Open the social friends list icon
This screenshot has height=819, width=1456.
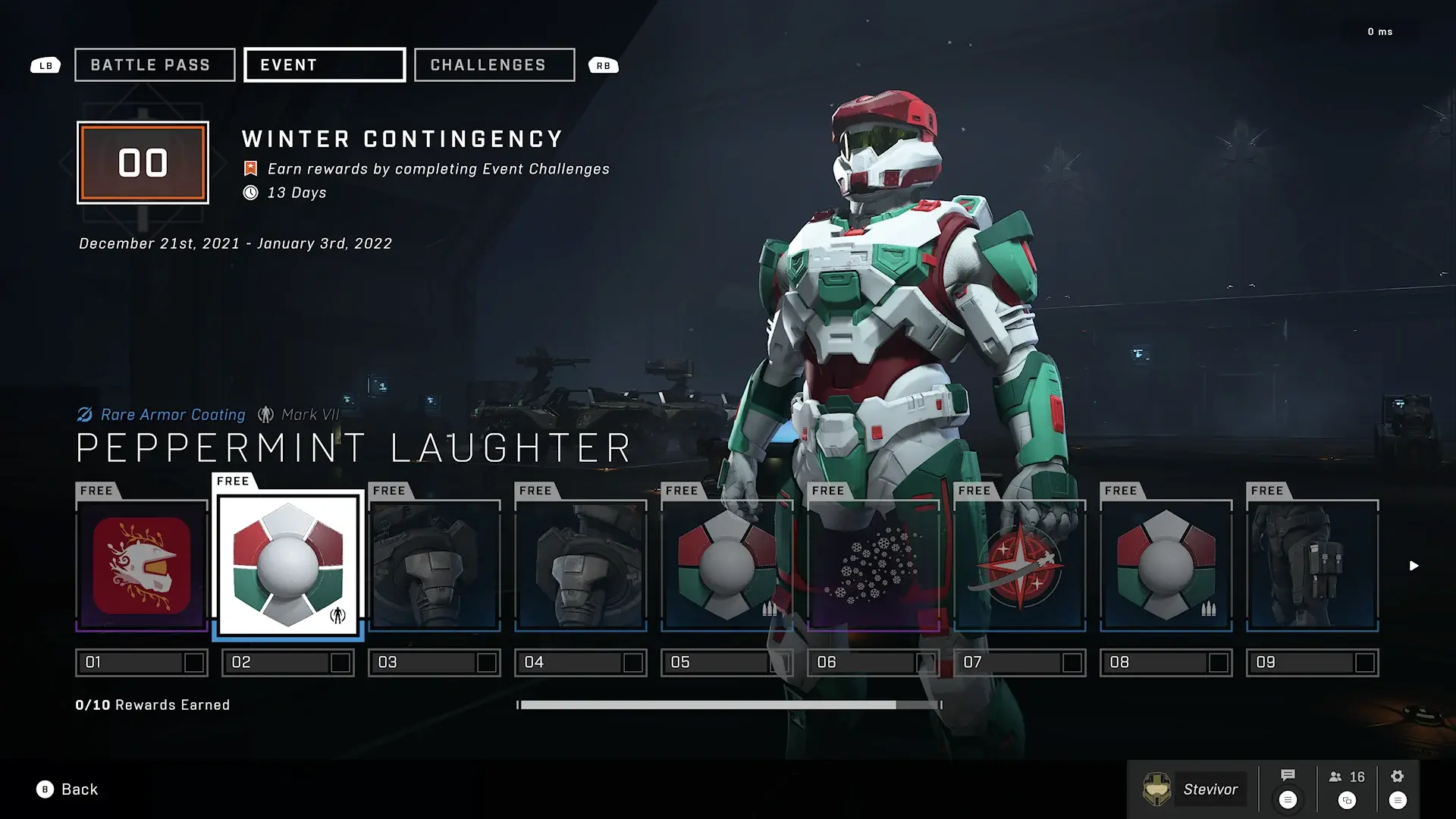(1347, 777)
